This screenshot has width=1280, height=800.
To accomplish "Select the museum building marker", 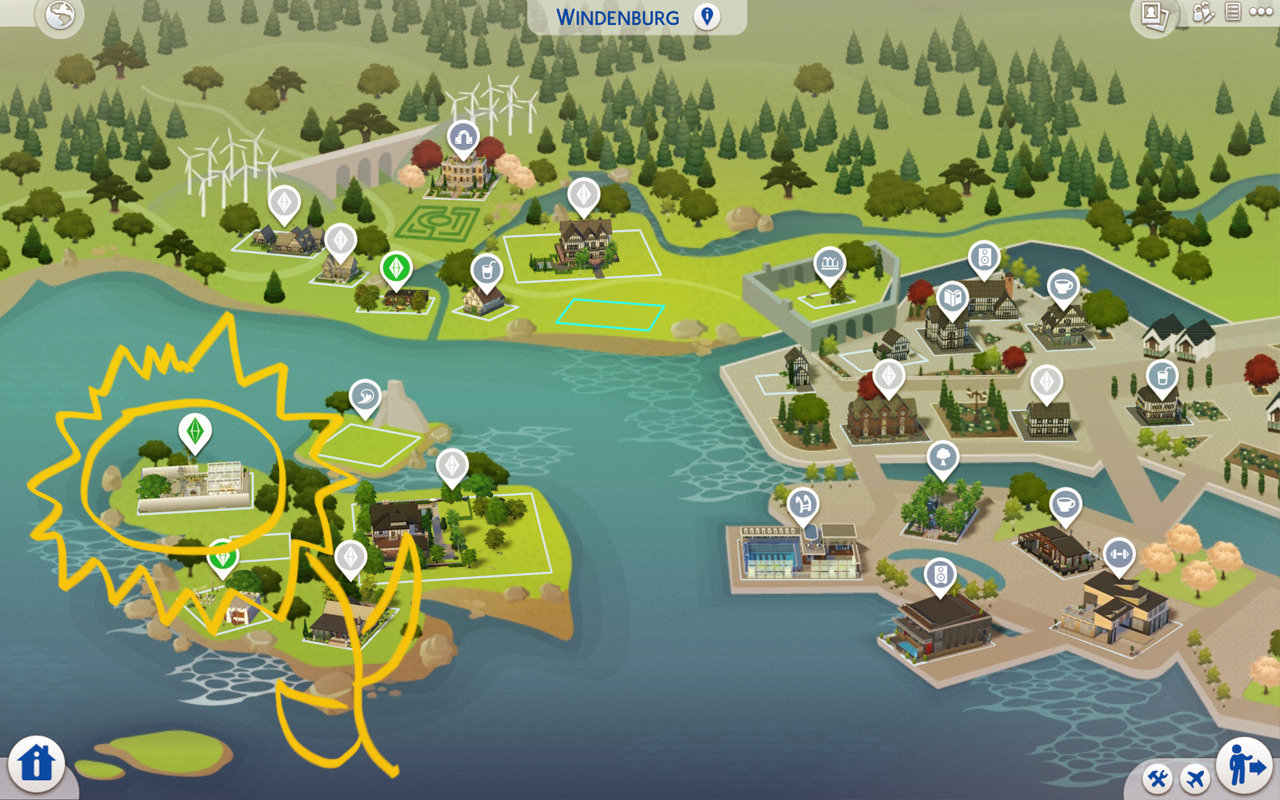I will point(462,136).
